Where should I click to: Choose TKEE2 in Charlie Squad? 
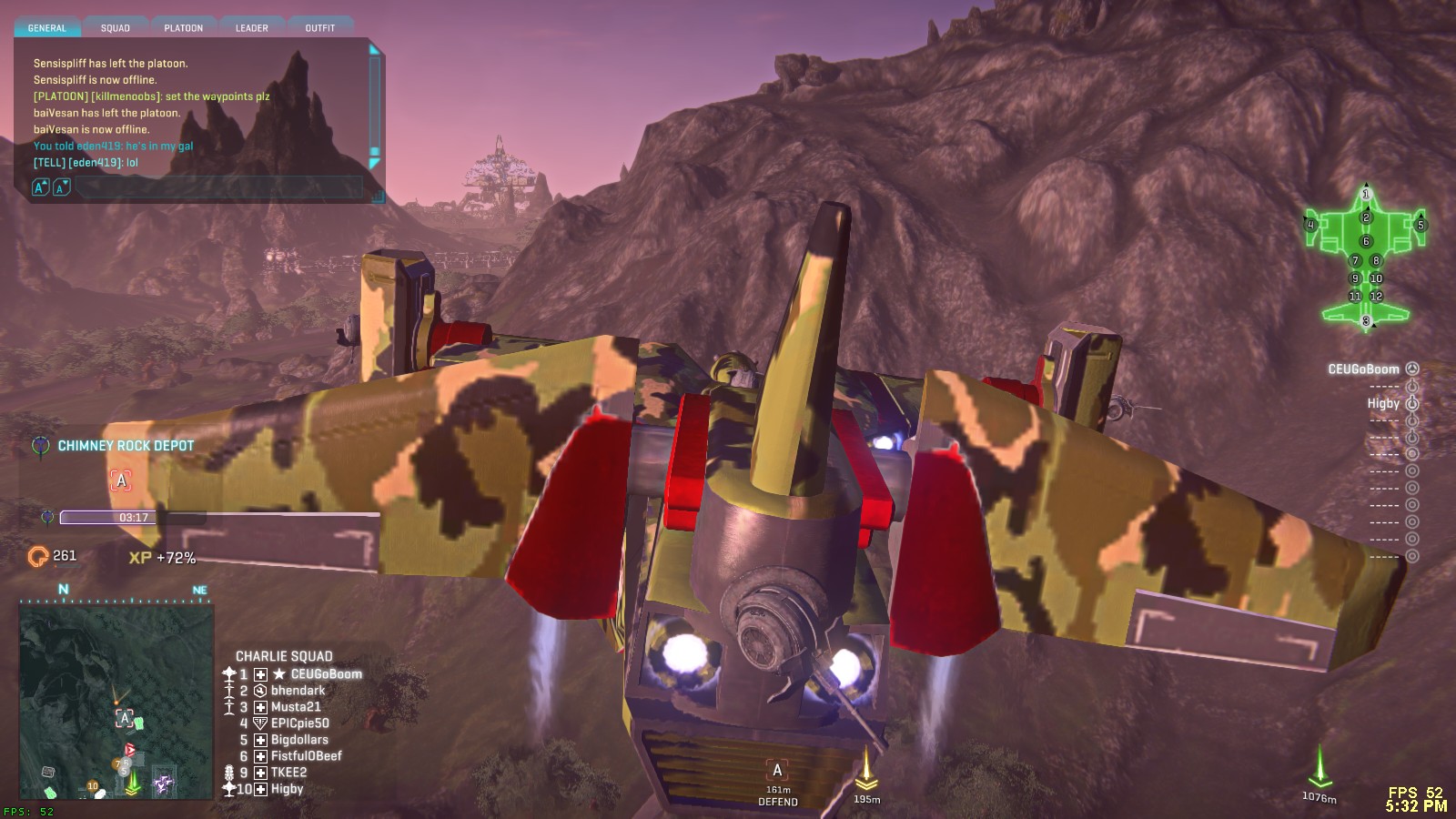pyautogui.click(x=288, y=773)
